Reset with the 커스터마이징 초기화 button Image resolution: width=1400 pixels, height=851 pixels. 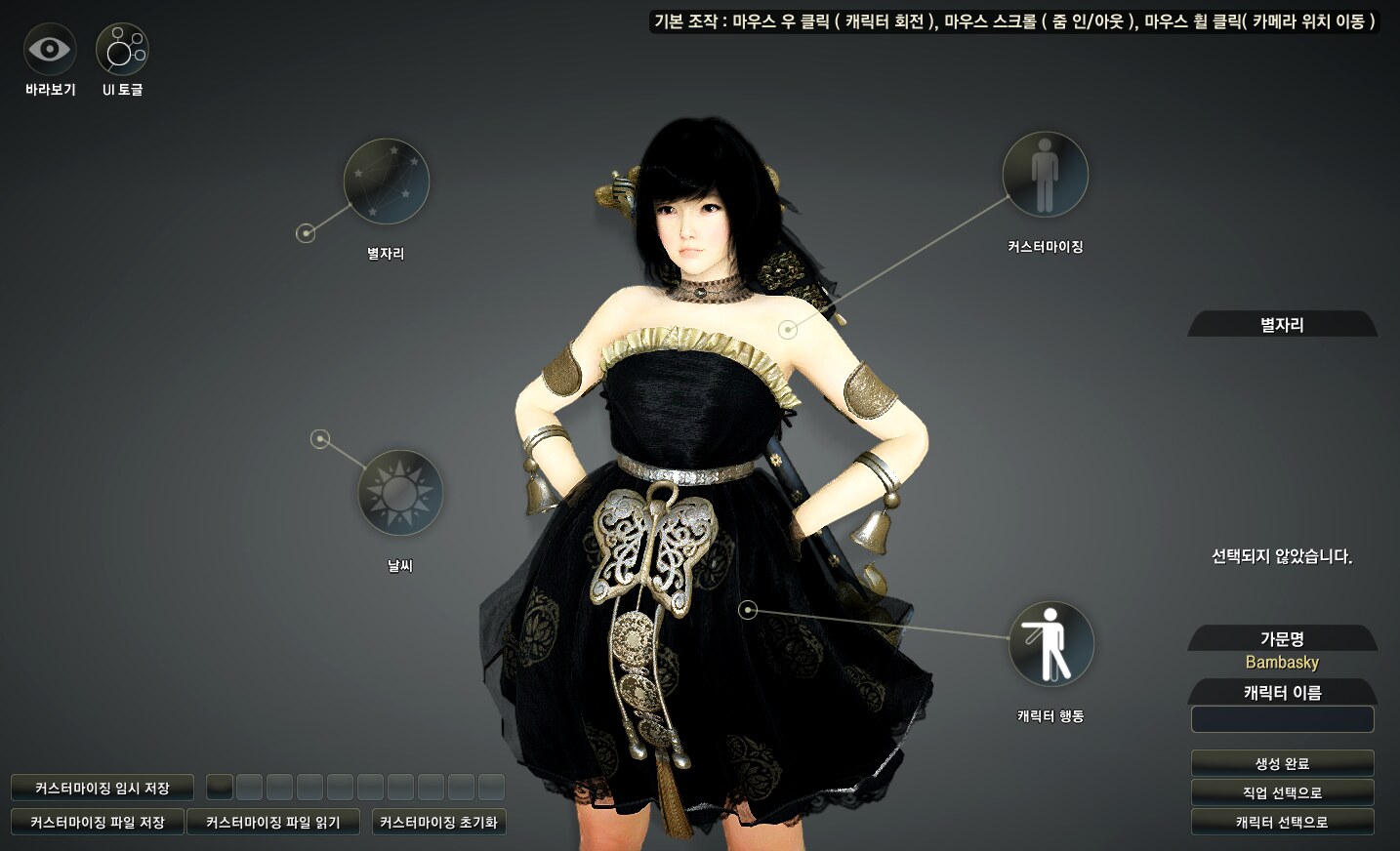438,822
